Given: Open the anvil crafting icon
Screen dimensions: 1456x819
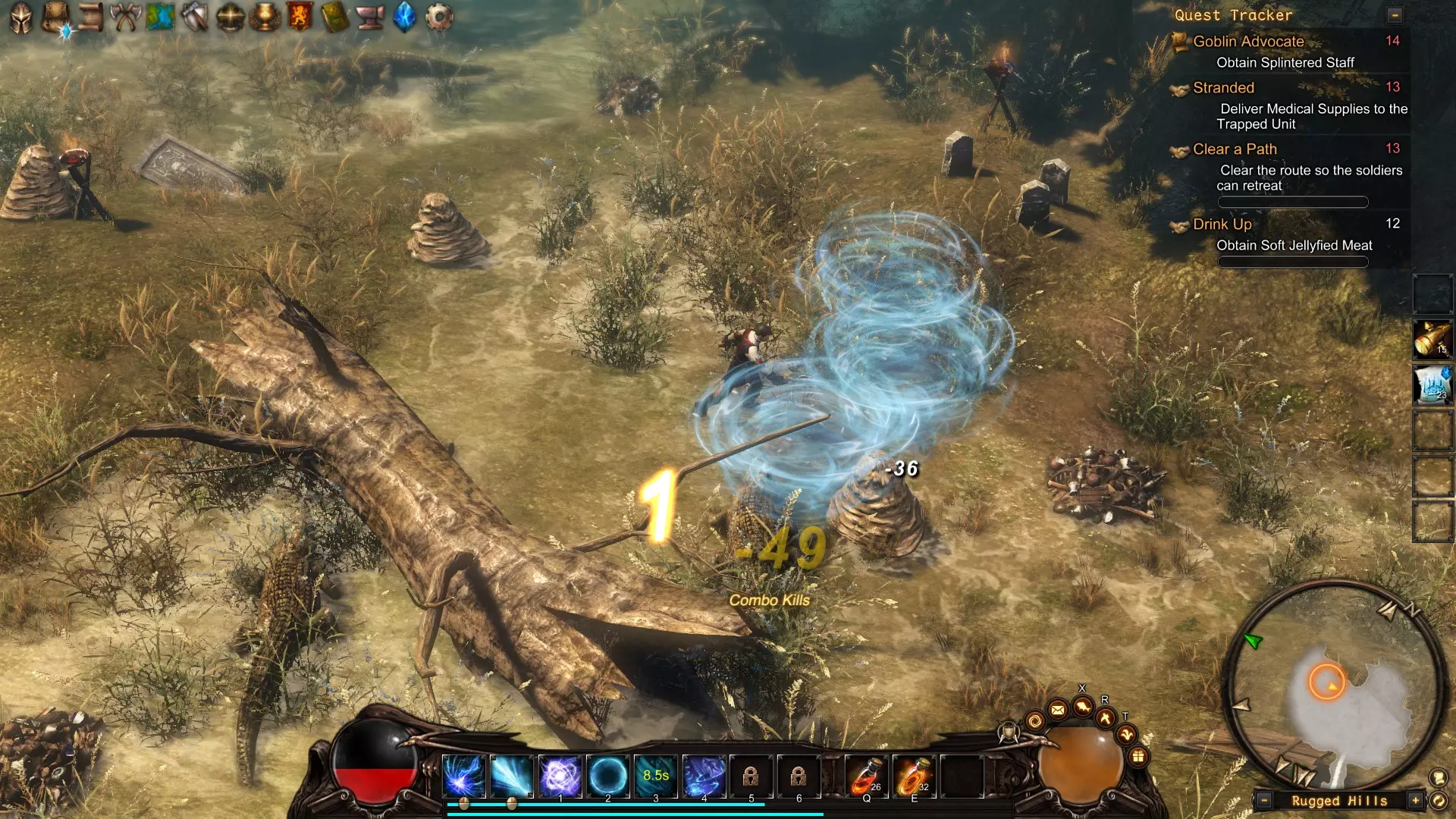Looking at the screenshot, I should pyautogui.click(x=370, y=17).
